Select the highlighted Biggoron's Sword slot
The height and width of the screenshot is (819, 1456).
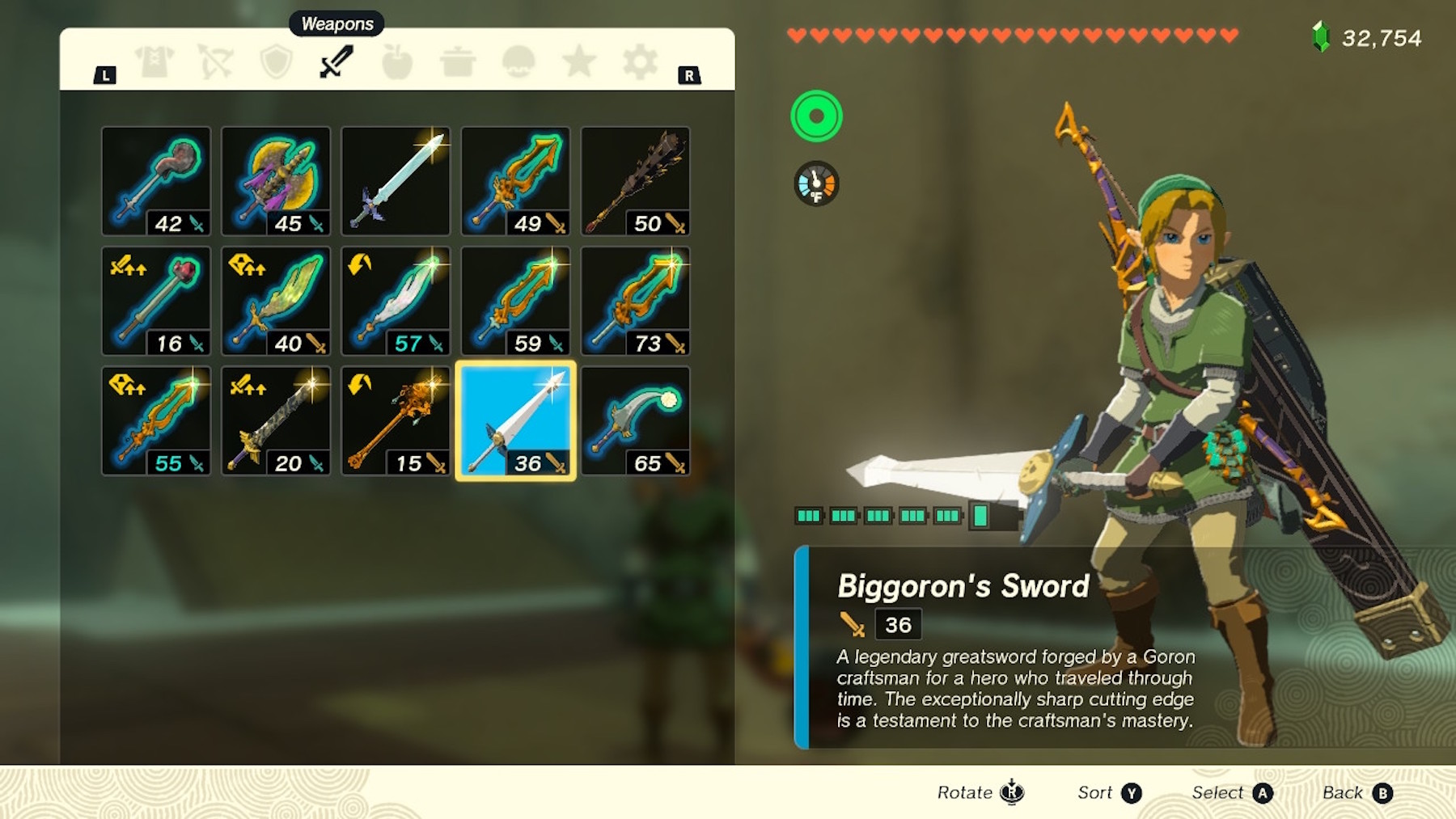pyautogui.click(x=515, y=420)
